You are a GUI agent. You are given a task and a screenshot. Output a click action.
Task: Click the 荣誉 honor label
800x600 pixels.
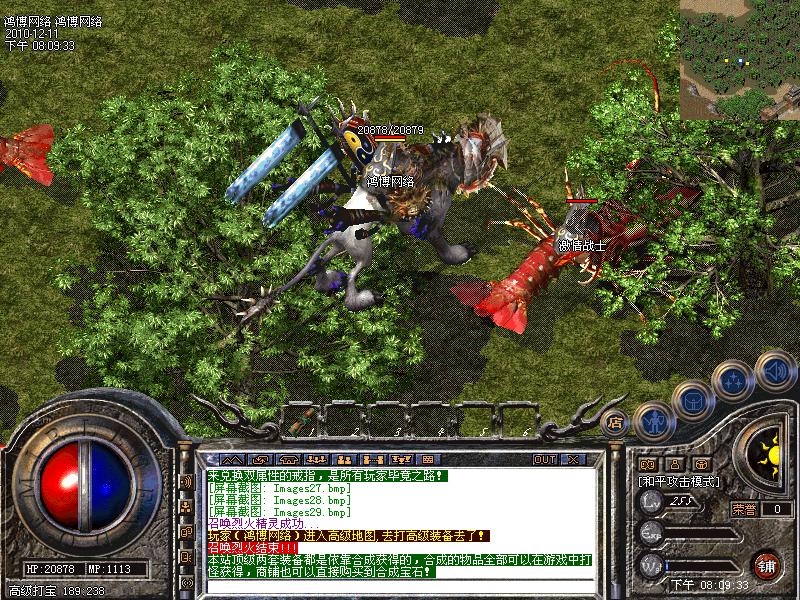744,509
